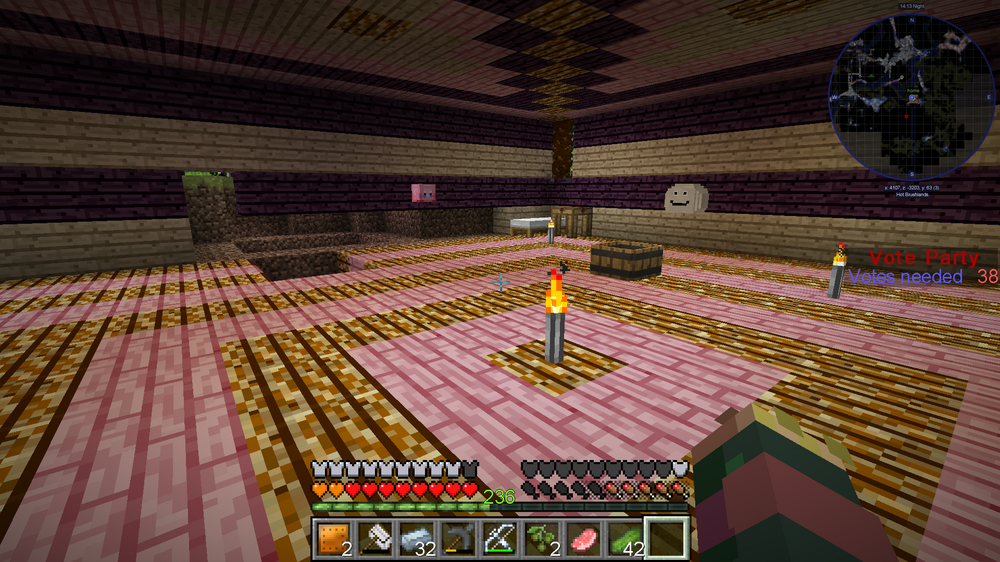Screen dimensions: 1000x562
Task: Click the circular minimap
Action: point(911,96)
